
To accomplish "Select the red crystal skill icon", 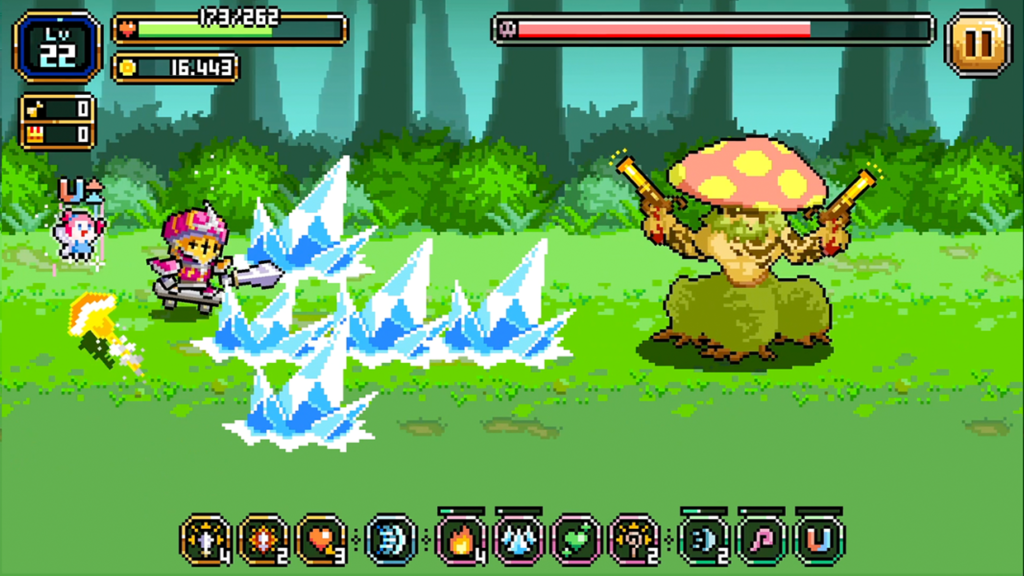I will (263, 540).
